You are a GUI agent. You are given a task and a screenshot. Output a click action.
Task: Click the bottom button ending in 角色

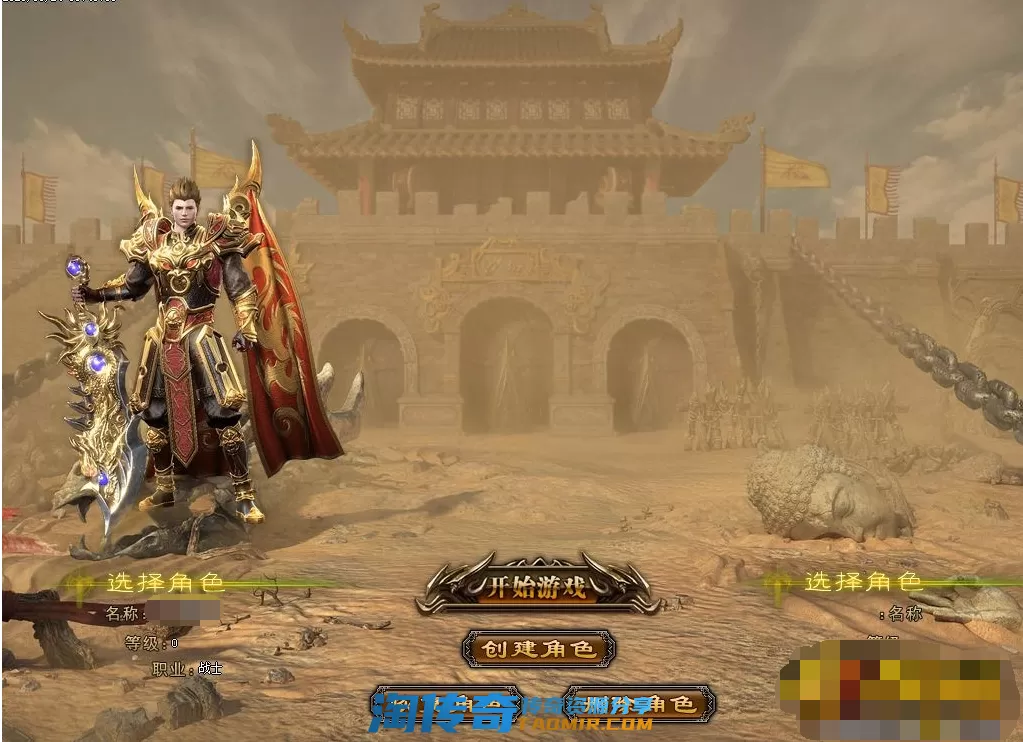[x=640, y=705]
